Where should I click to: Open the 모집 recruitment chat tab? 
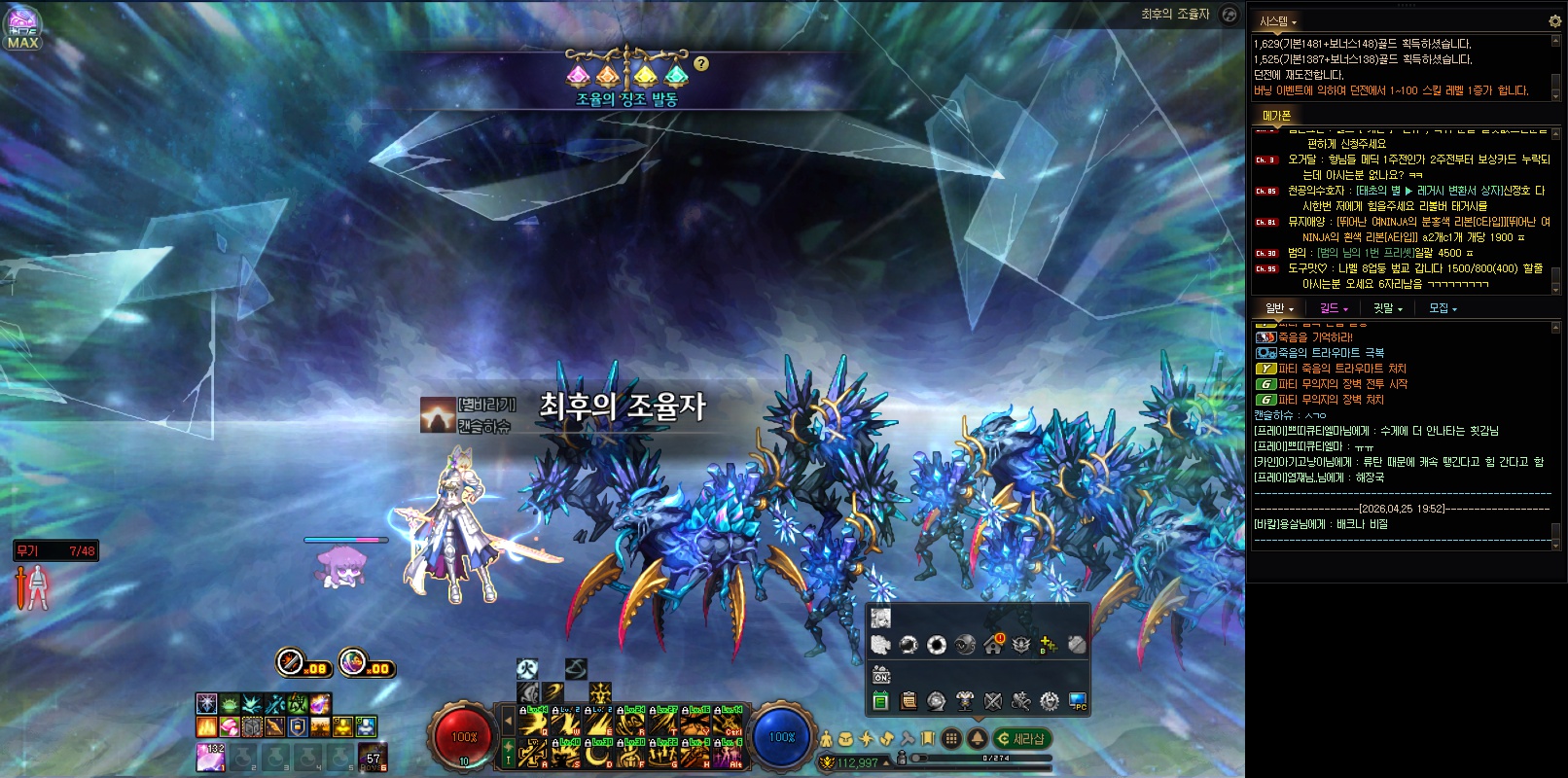1442,308
